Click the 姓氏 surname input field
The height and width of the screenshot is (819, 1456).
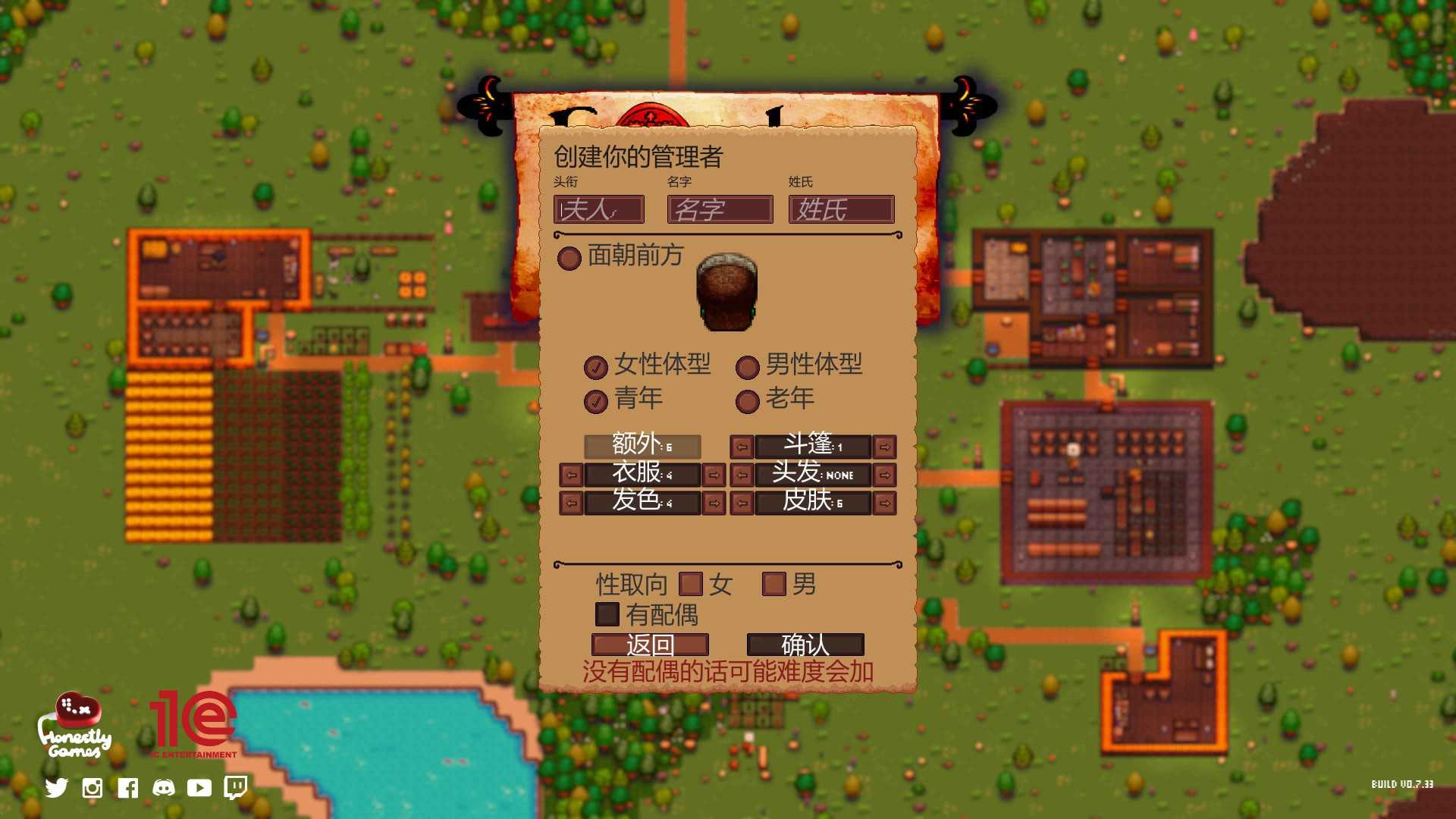(x=841, y=209)
